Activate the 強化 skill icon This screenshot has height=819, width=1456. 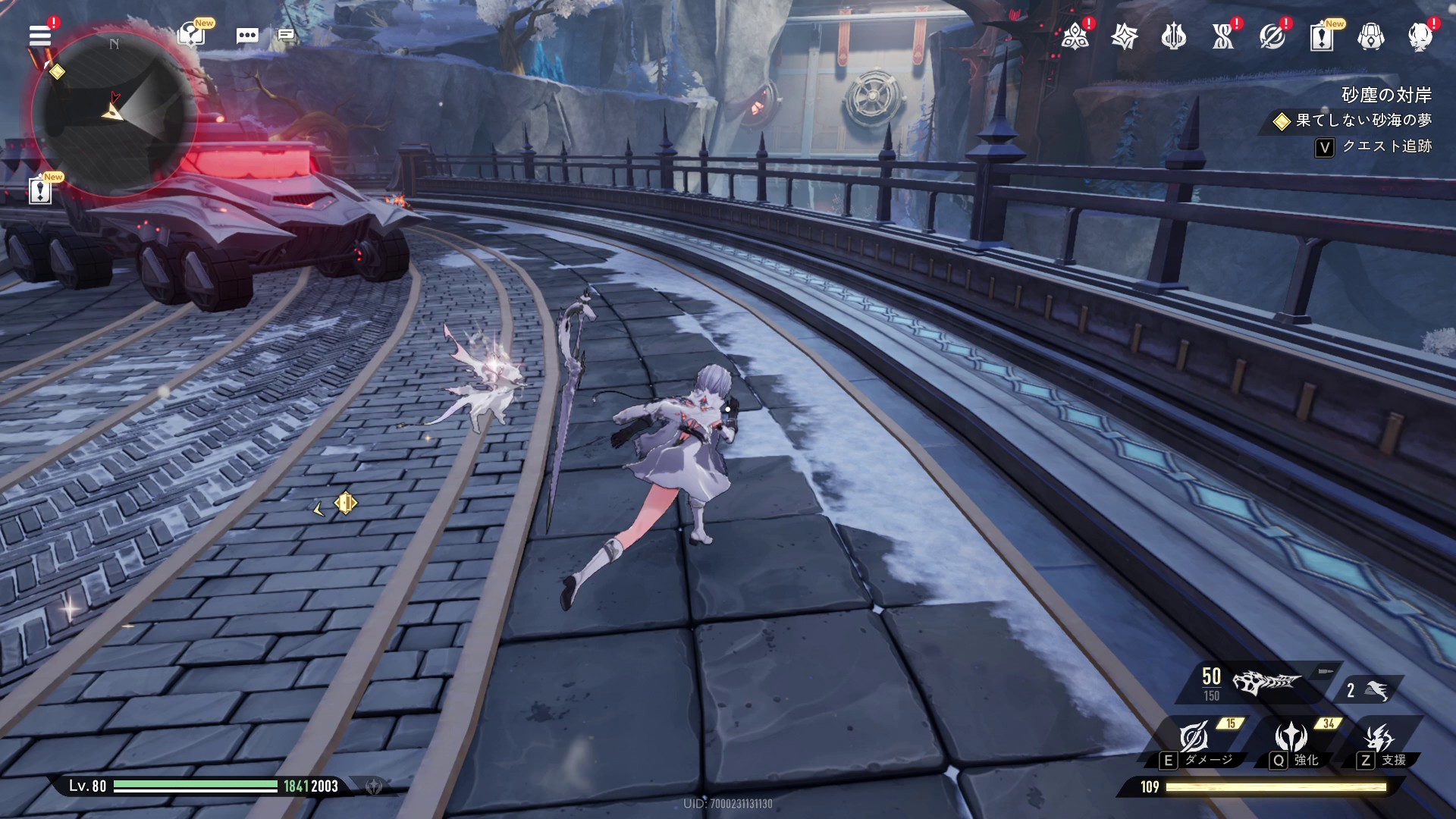tap(1290, 737)
